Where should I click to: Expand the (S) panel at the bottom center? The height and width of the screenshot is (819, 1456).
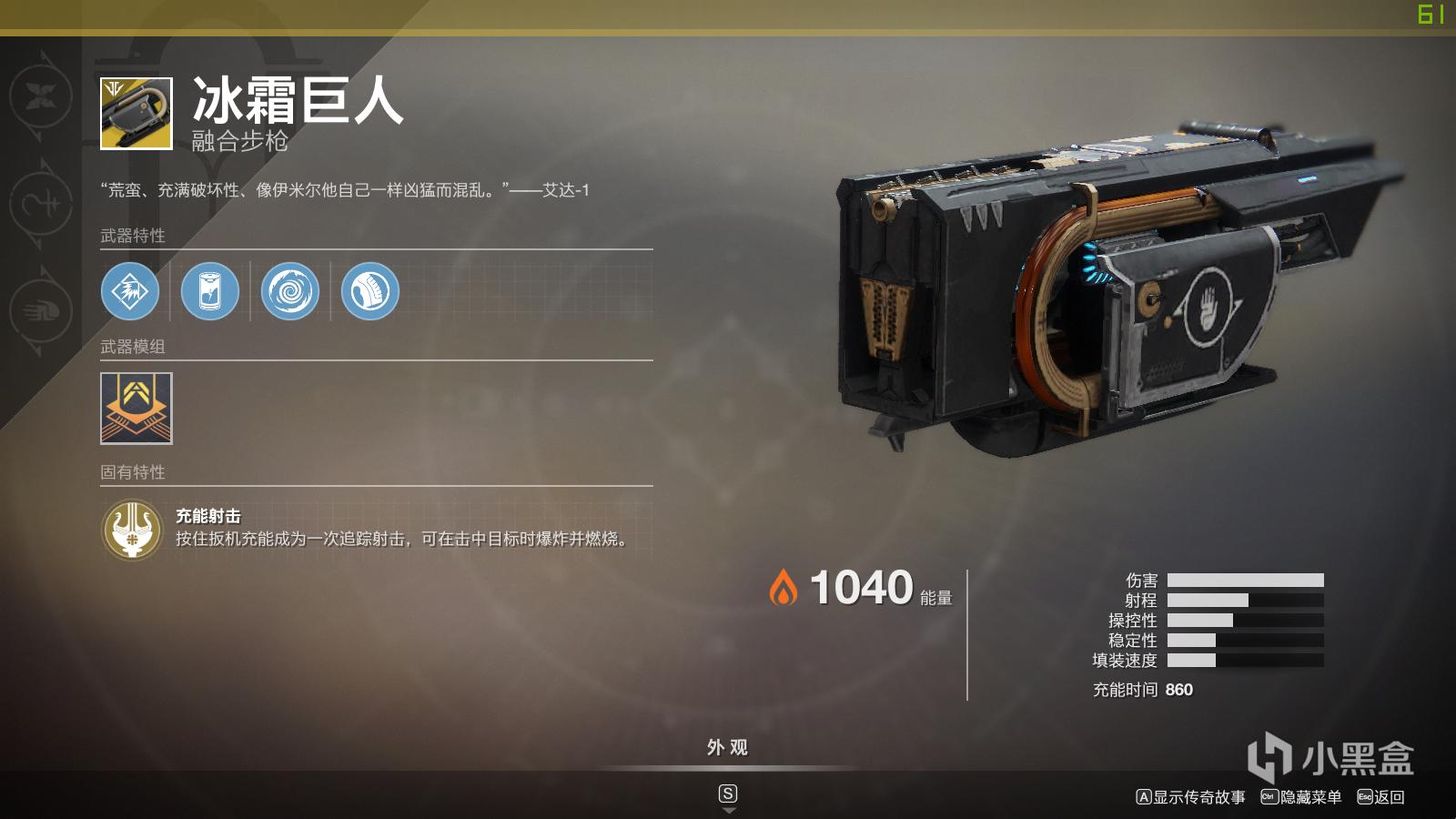728,793
